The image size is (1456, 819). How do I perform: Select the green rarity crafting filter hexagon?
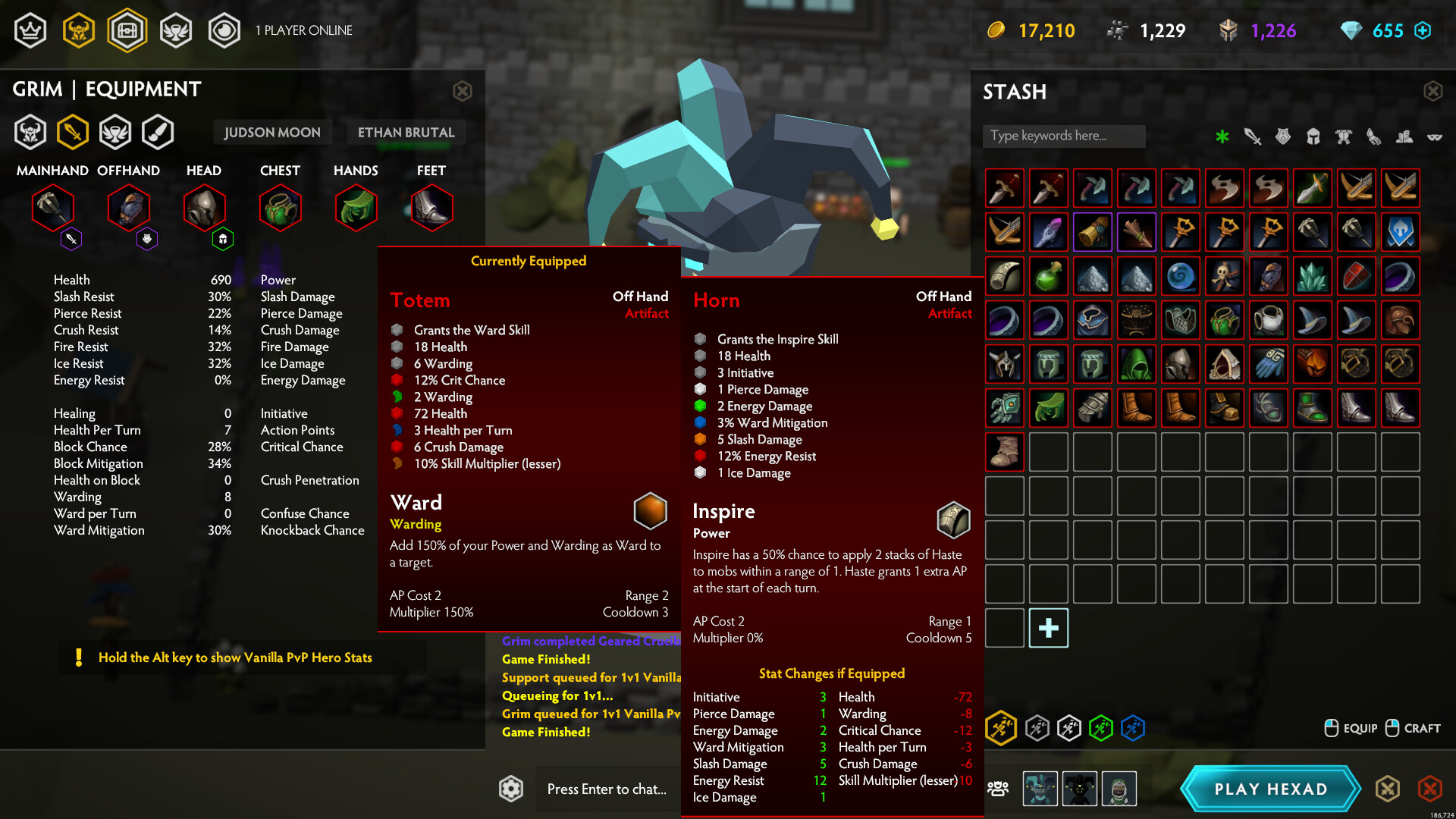[1101, 729]
